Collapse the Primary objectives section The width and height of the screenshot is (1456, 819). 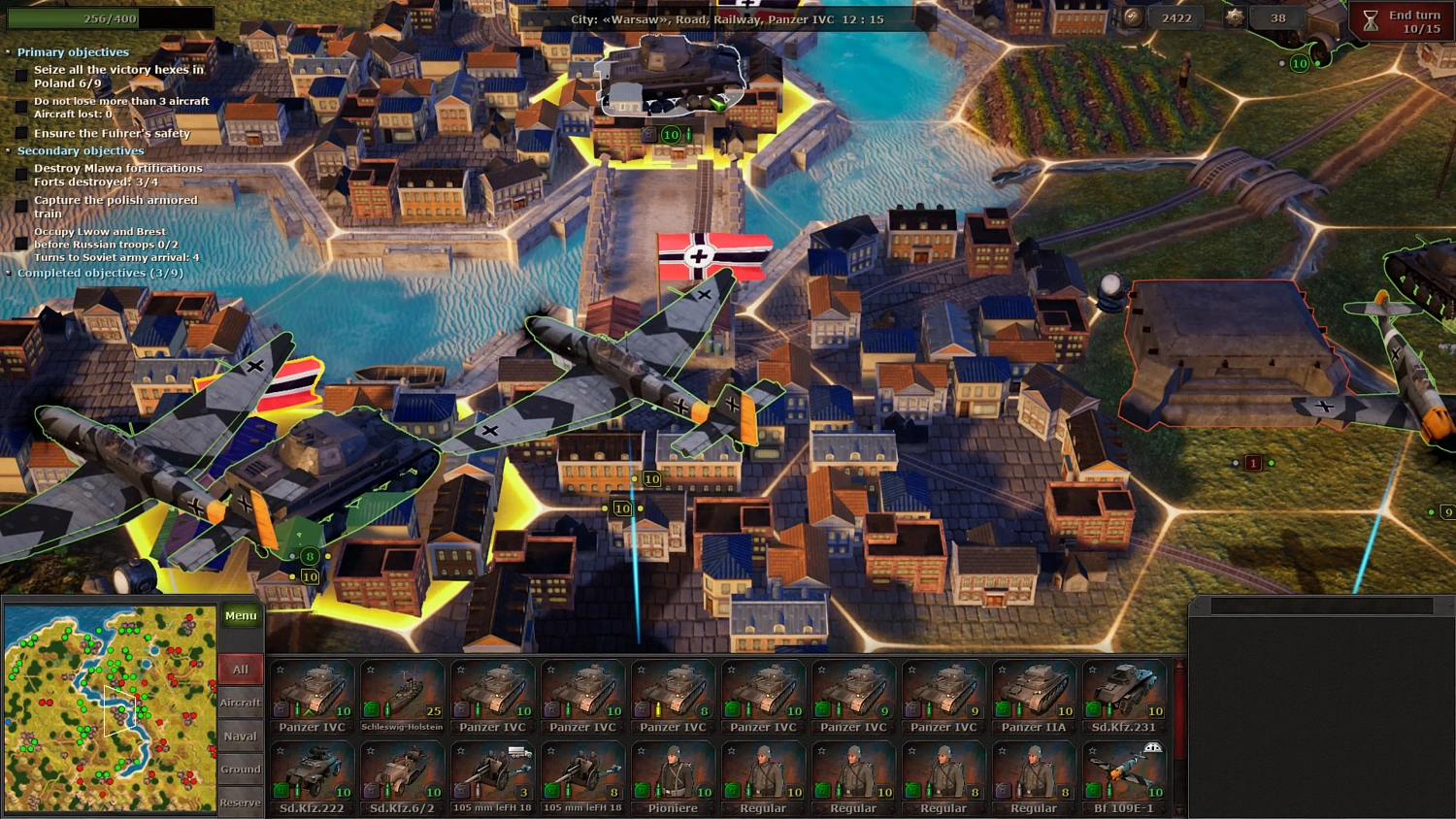[x=8, y=51]
